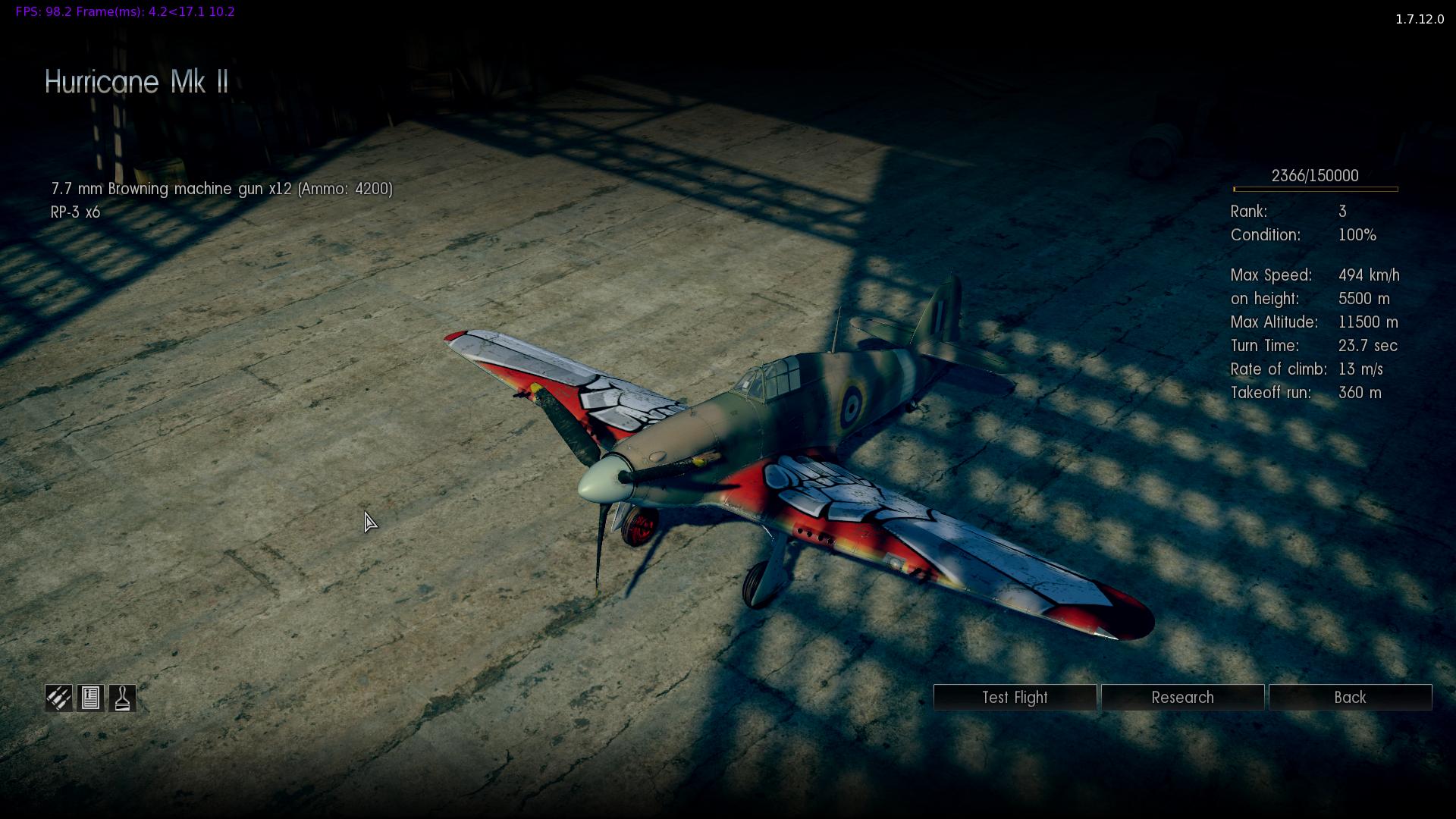Screen dimensions: 1456x819
Task: Open the ammunition bullets icon
Action: click(x=58, y=698)
